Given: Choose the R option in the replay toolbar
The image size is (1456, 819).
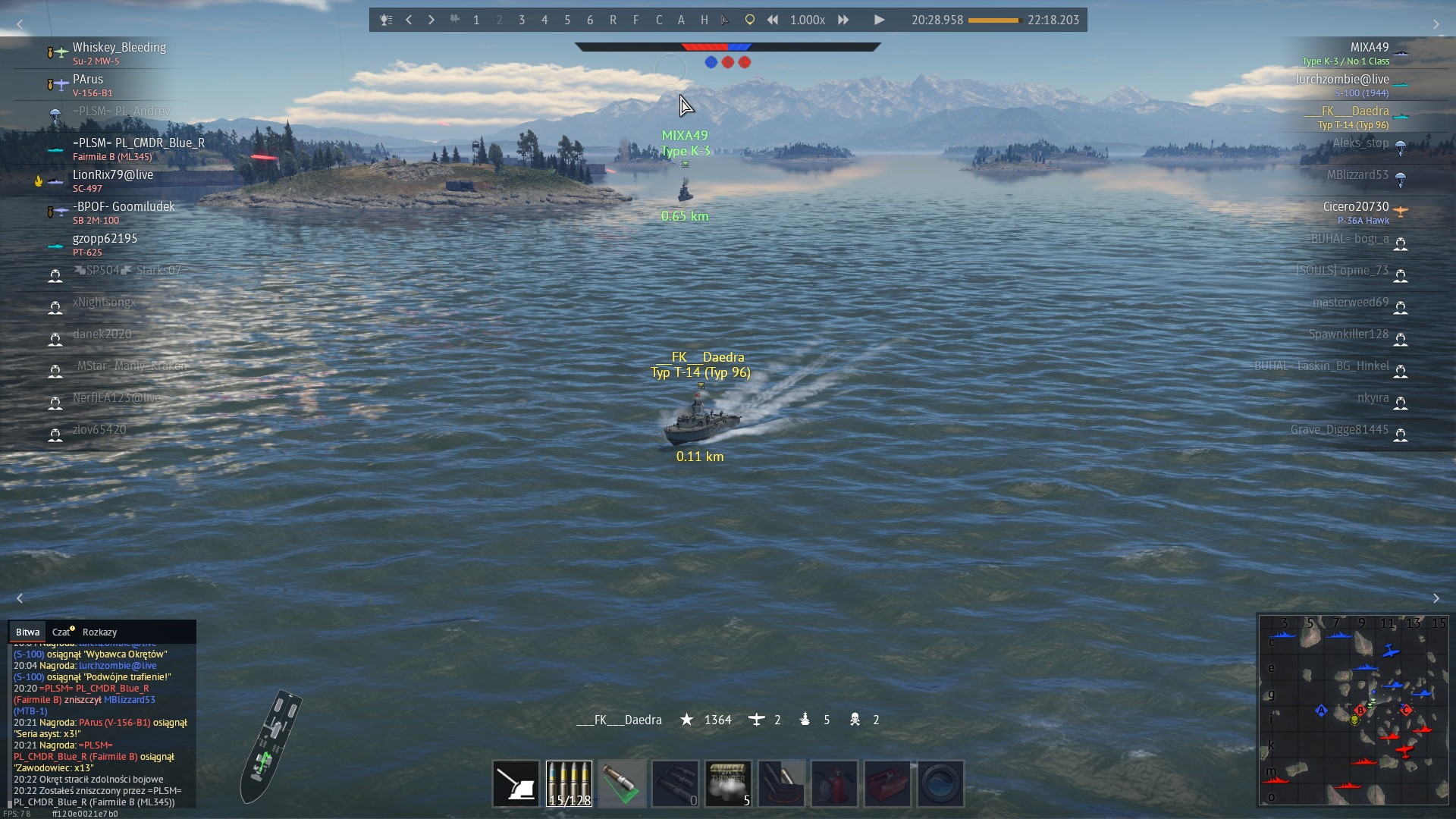Looking at the screenshot, I should pyautogui.click(x=613, y=20).
